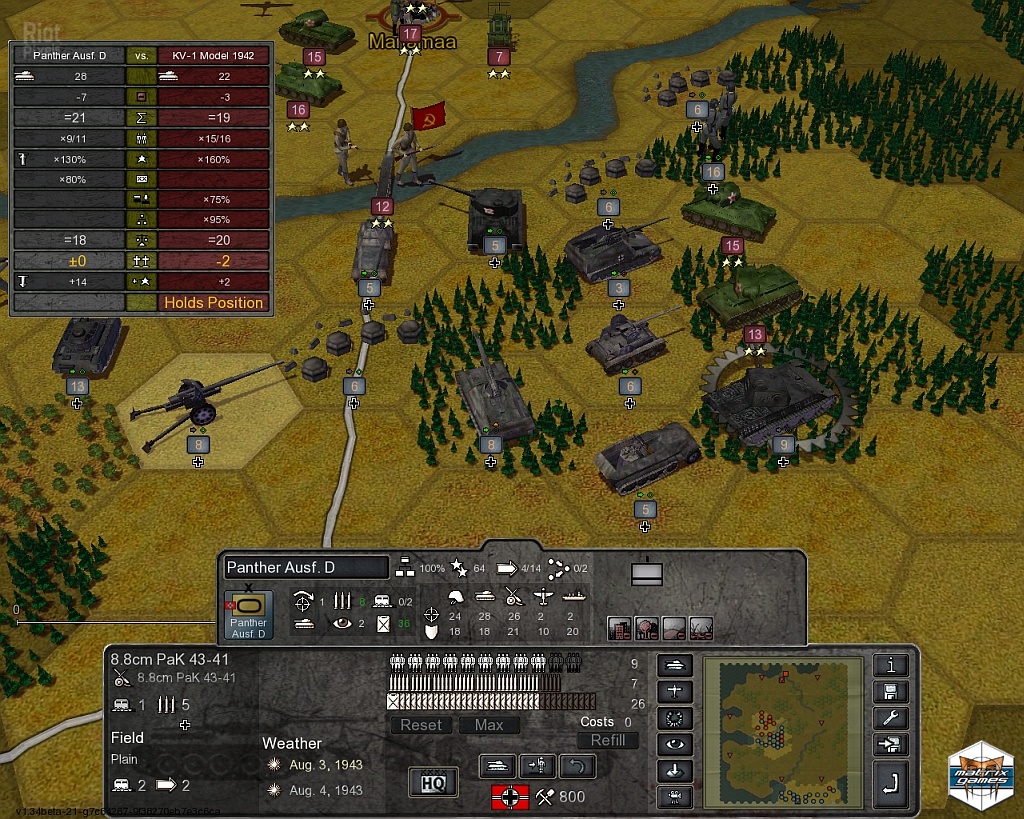1024x819 pixels.
Task: Set supplies to Max
Action: [489, 725]
